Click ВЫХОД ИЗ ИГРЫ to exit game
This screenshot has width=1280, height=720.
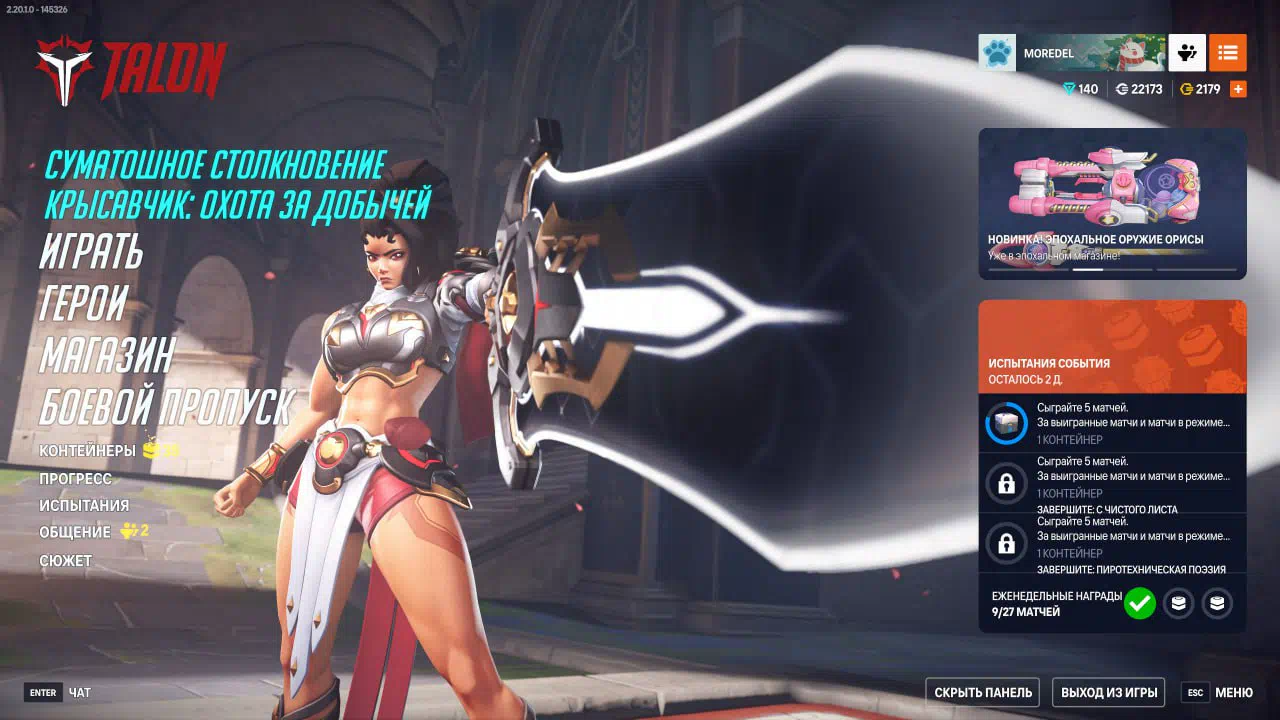(1109, 692)
